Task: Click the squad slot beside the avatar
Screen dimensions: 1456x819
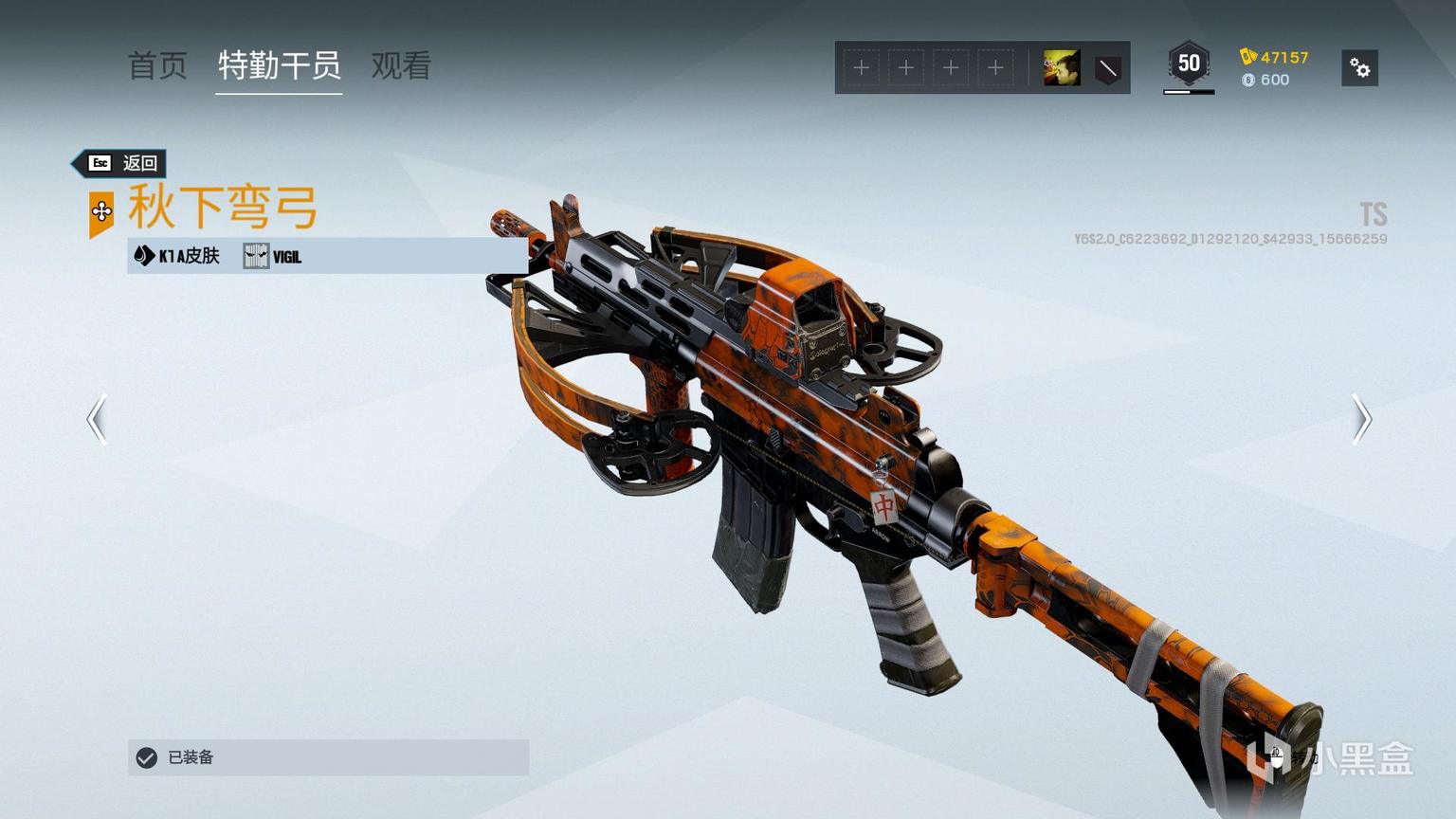Action: click(x=995, y=68)
